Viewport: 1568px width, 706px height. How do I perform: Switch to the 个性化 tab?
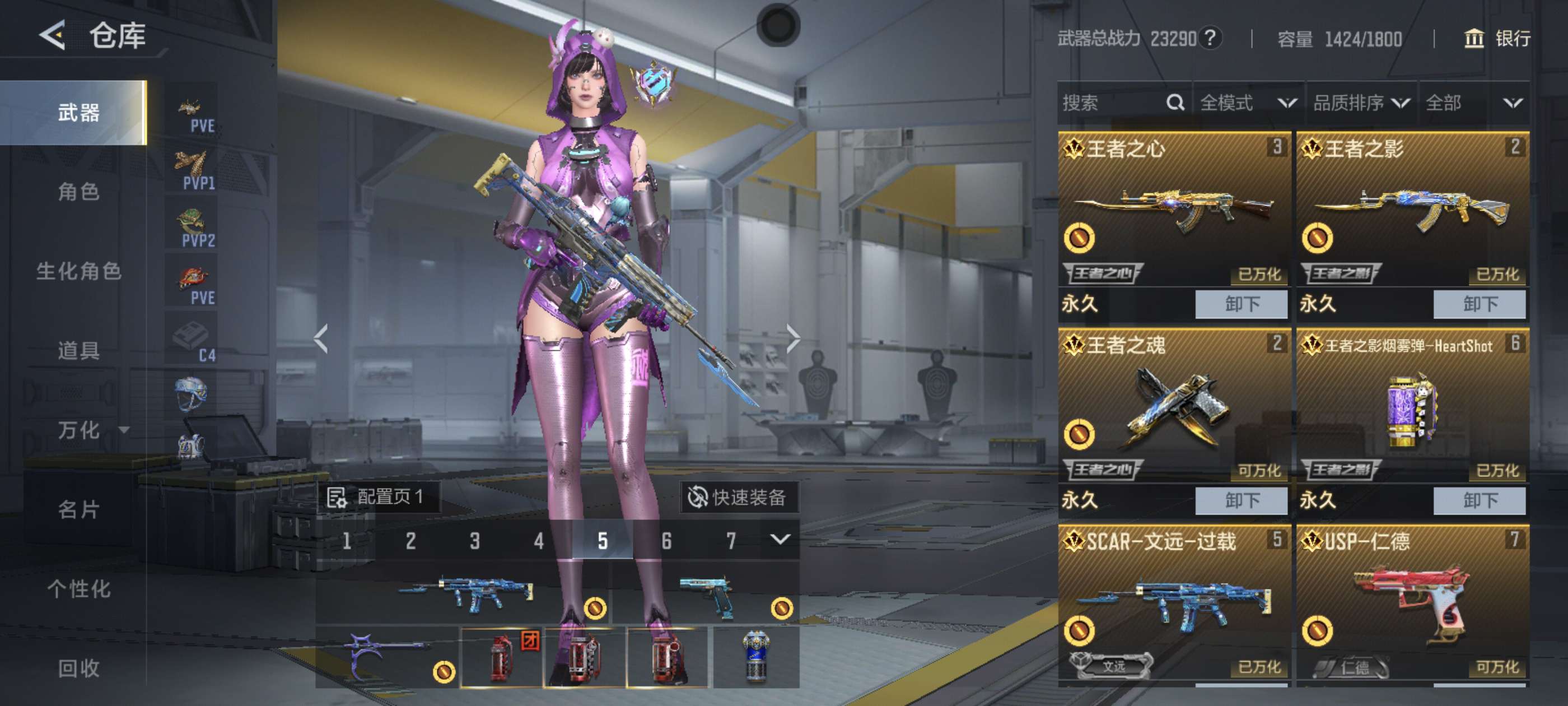click(x=78, y=589)
